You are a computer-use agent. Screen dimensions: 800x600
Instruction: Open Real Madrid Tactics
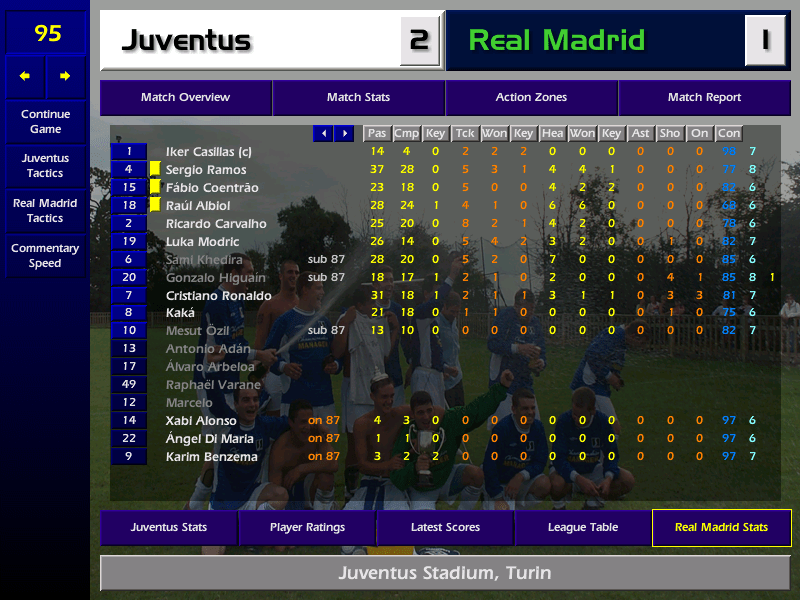45,210
